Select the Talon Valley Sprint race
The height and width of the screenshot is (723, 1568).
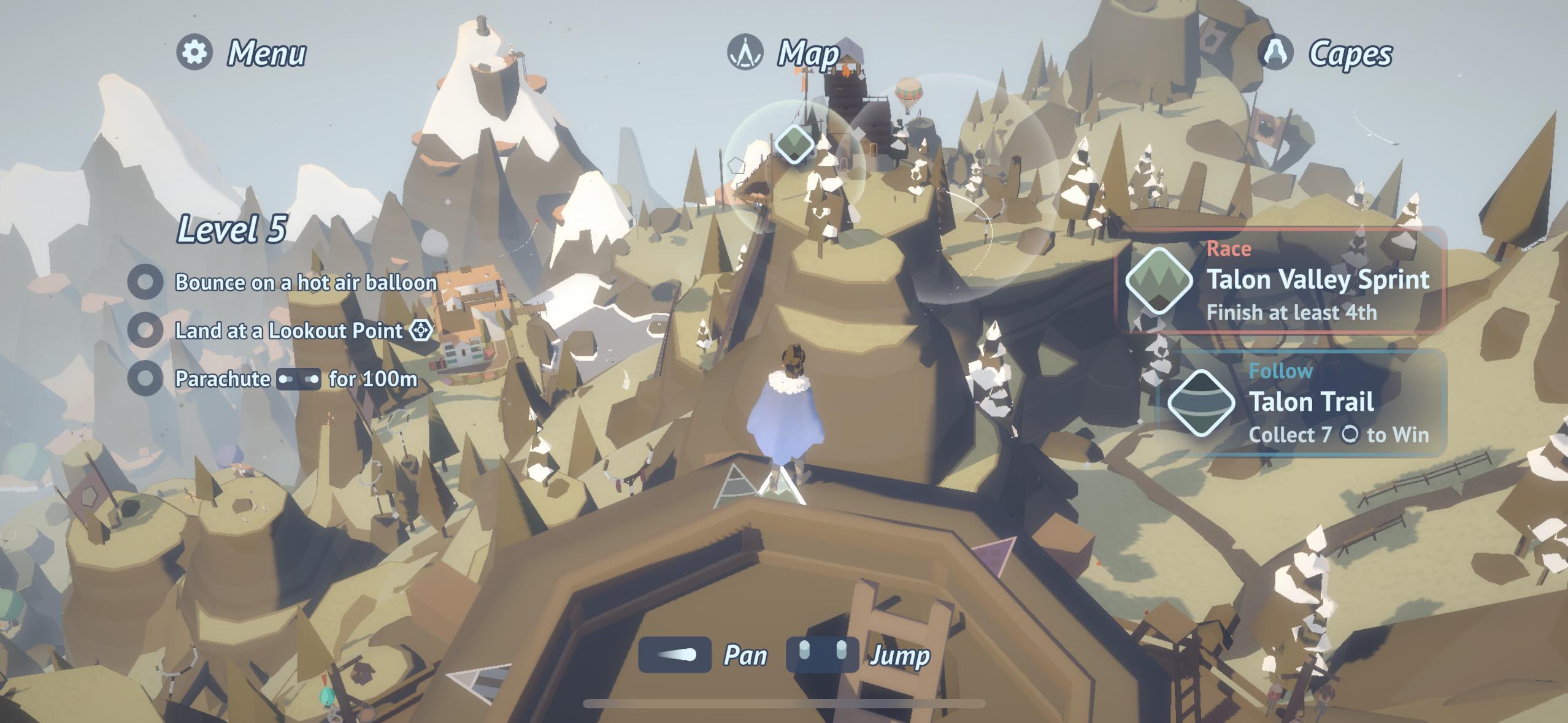pos(1280,281)
